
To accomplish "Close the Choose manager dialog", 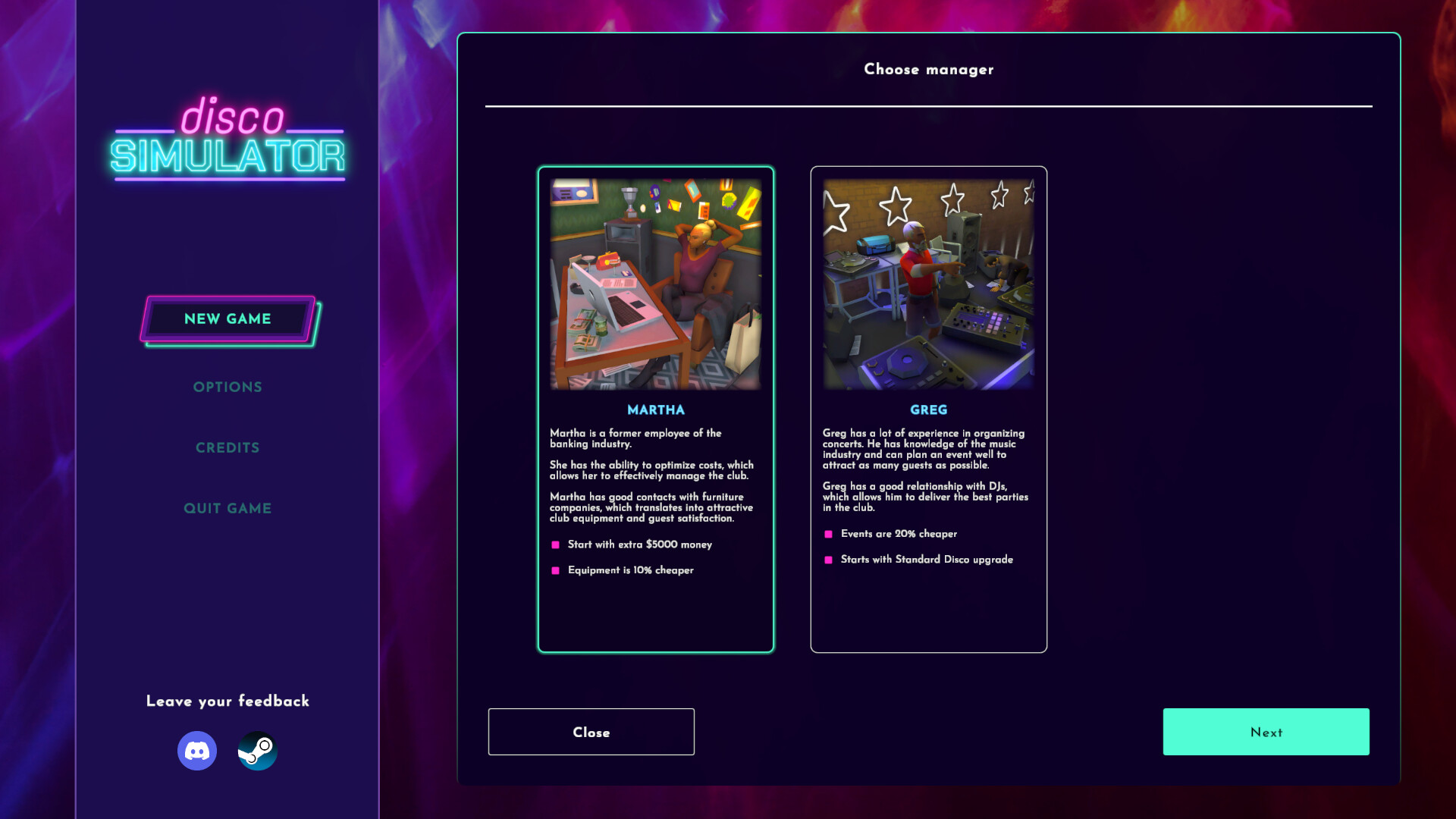I will point(591,731).
